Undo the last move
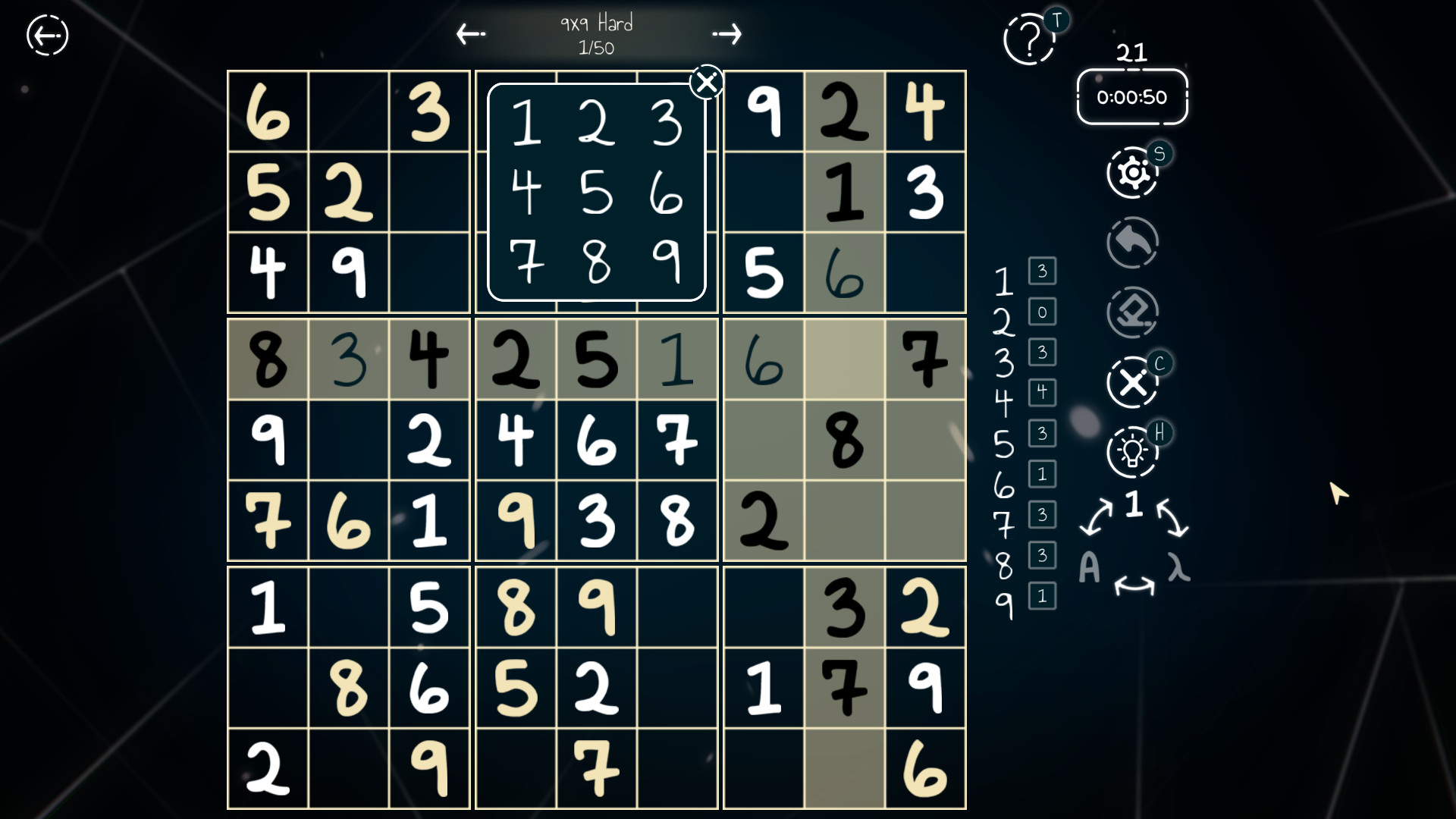 pos(1132,243)
